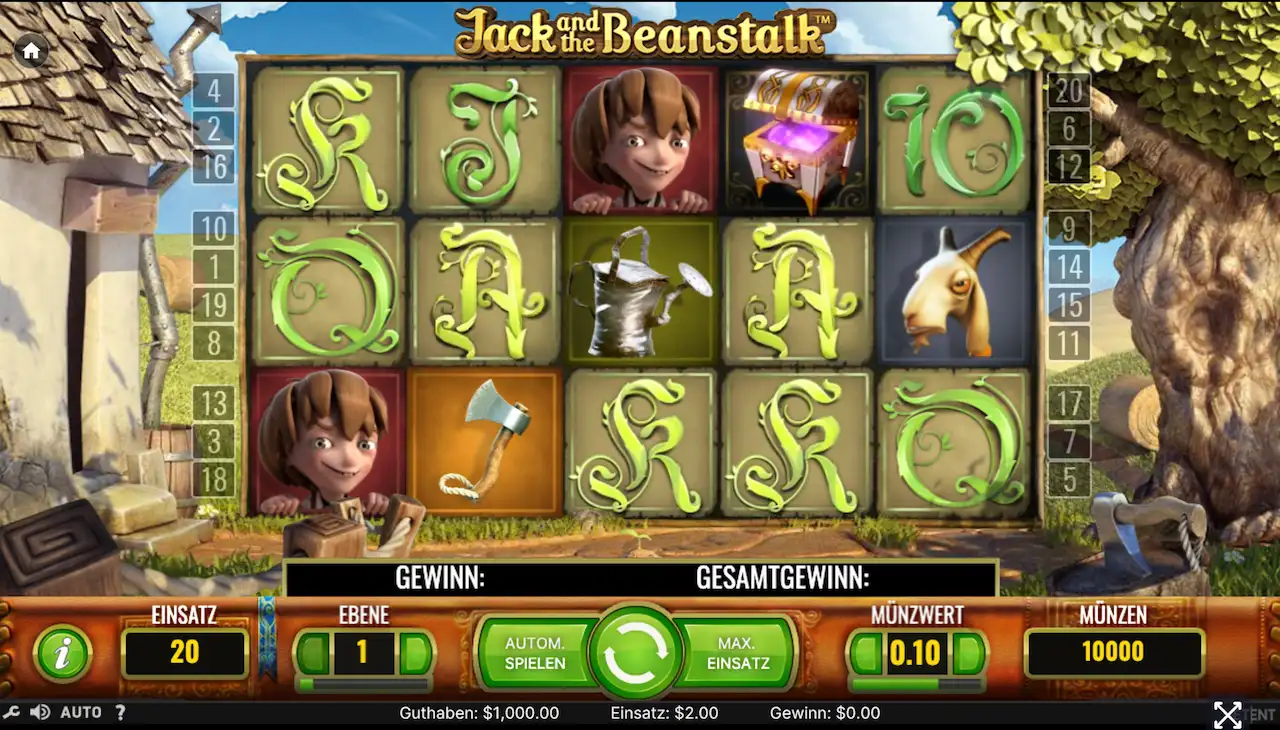Screen dimensions: 1280x730
Task: Open the wrench settings menu
Action: [x=12, y=713]
